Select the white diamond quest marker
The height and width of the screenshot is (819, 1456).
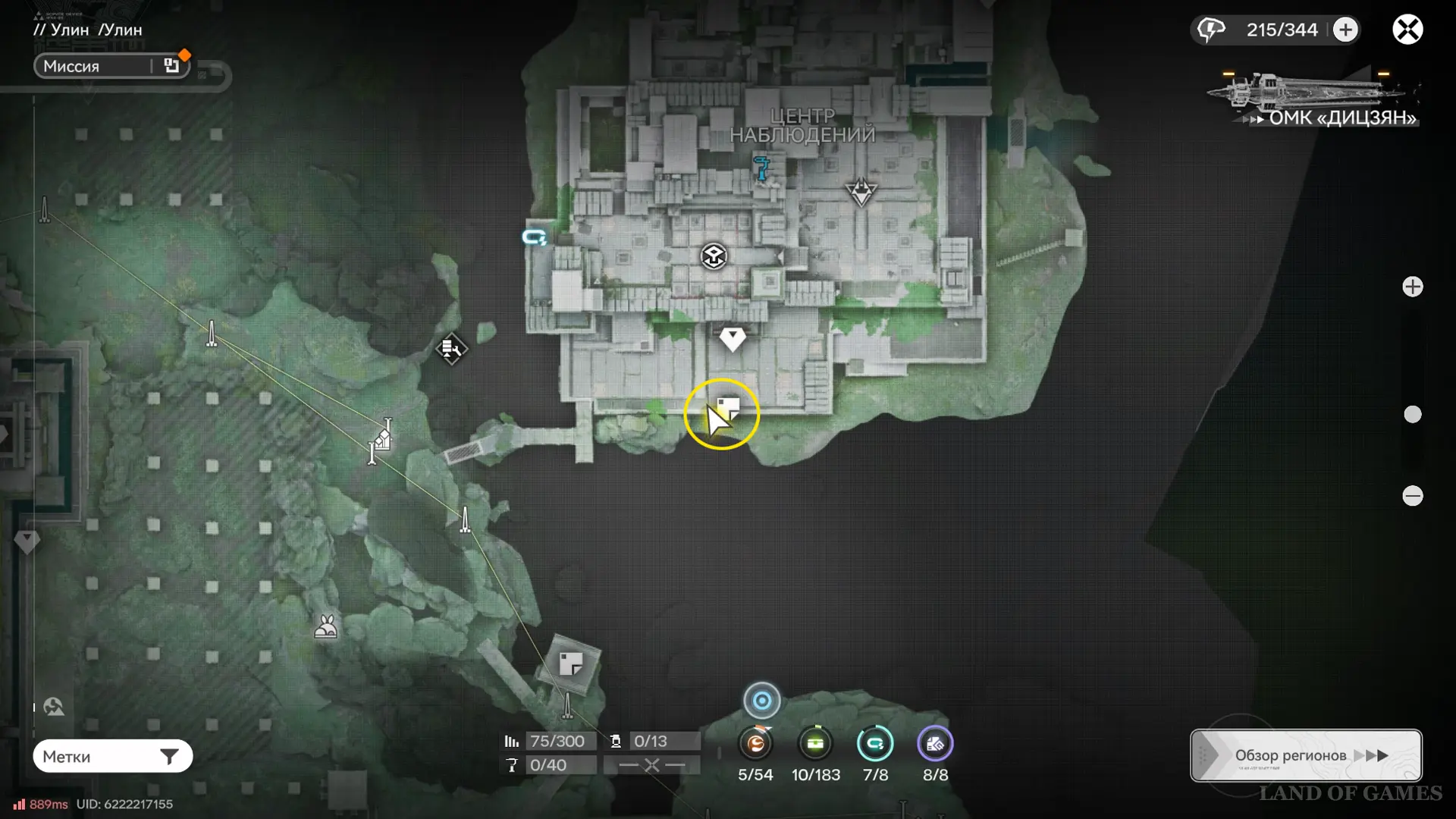click(733, 338)
